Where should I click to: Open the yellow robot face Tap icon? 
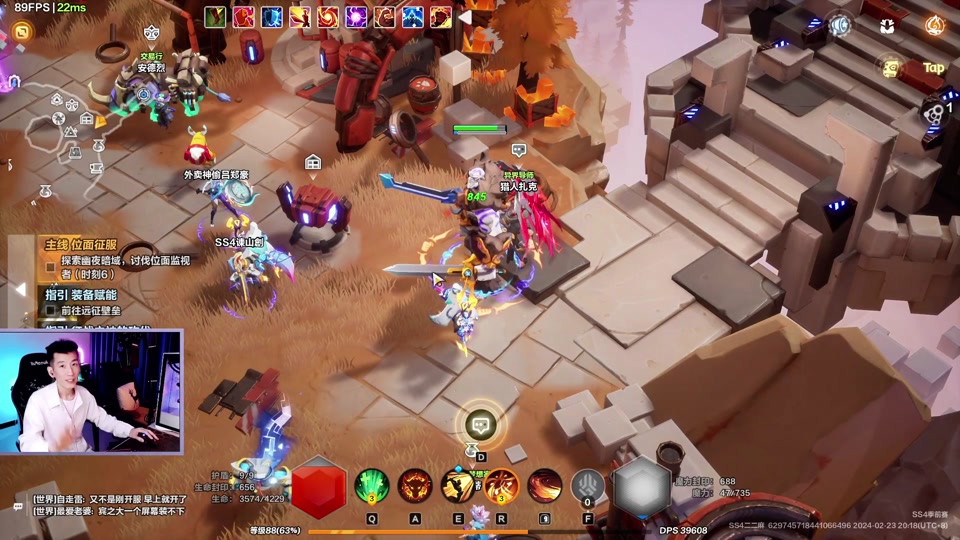(890, 68)
